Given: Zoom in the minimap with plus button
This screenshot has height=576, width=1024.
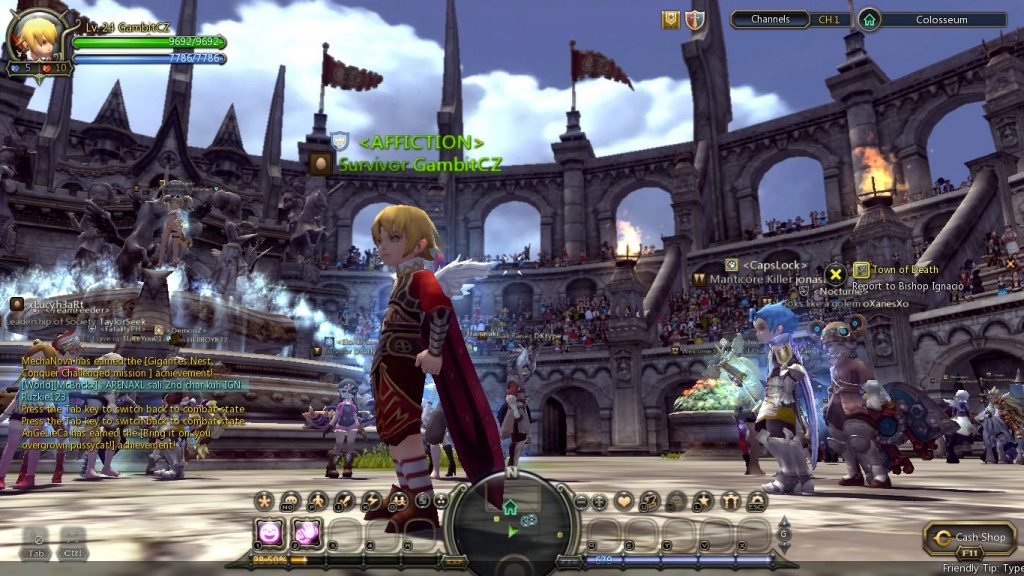Looking at the screenshot, I should coord(599,501).
